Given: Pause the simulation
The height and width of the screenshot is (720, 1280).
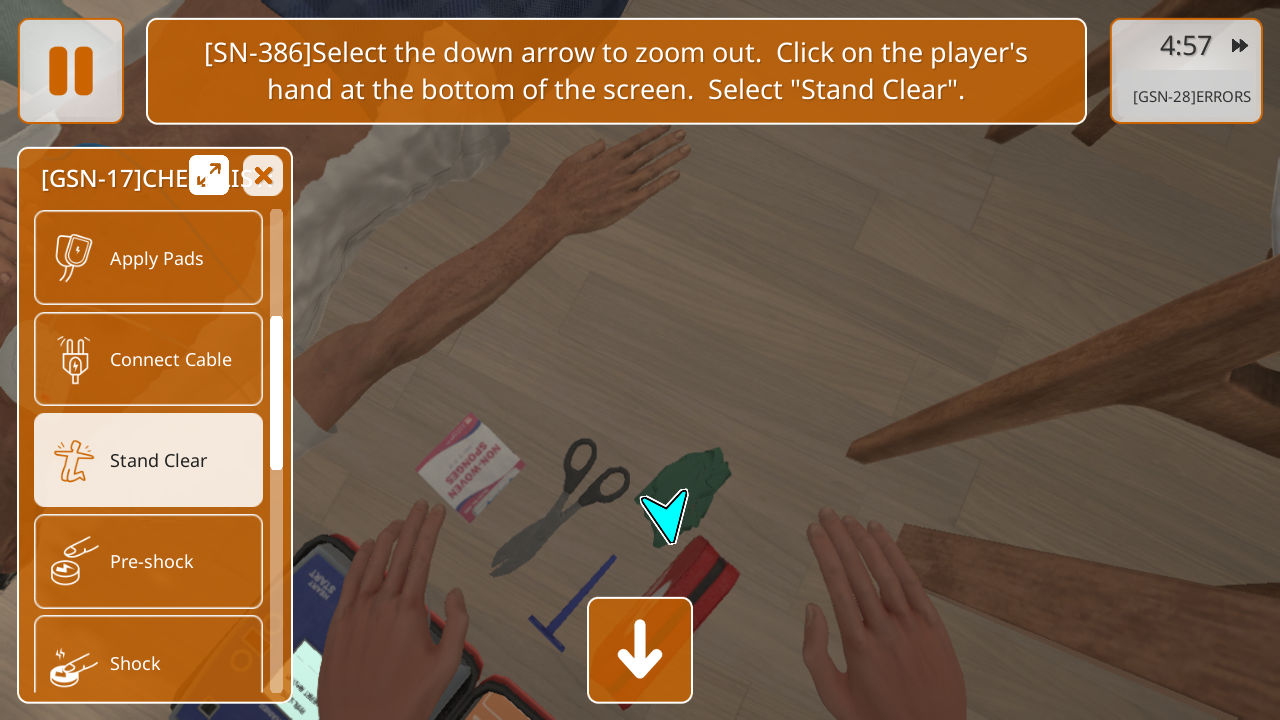Looking at the screenshot, I should click(x=71, y=71).
